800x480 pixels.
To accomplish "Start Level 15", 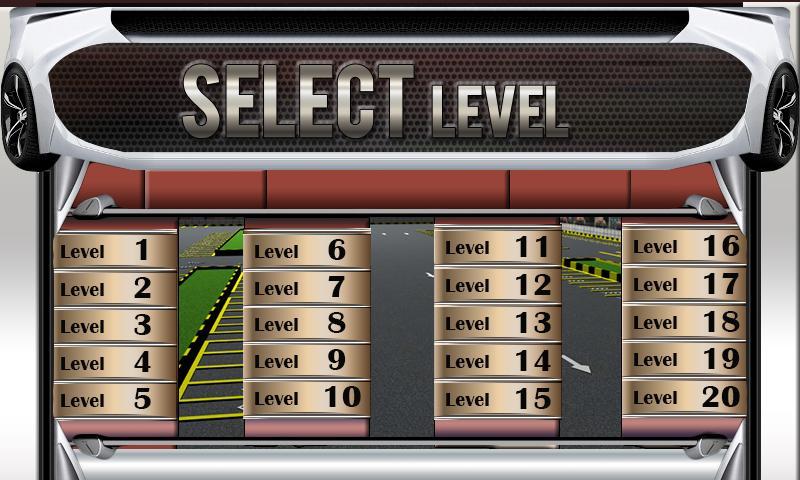I will tap(497, 398).
